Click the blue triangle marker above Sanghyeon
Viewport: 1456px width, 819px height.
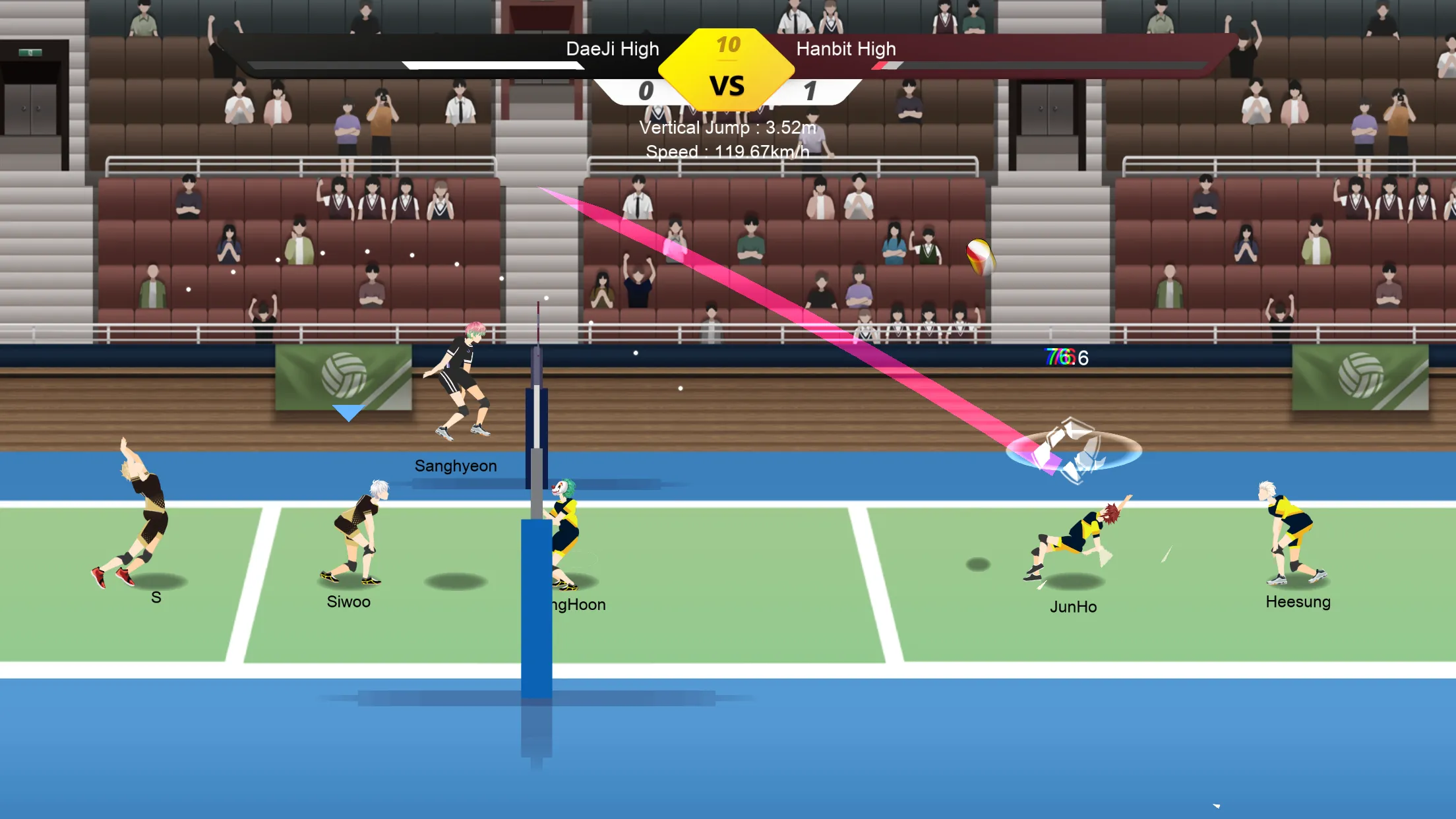tap(348, 413)
